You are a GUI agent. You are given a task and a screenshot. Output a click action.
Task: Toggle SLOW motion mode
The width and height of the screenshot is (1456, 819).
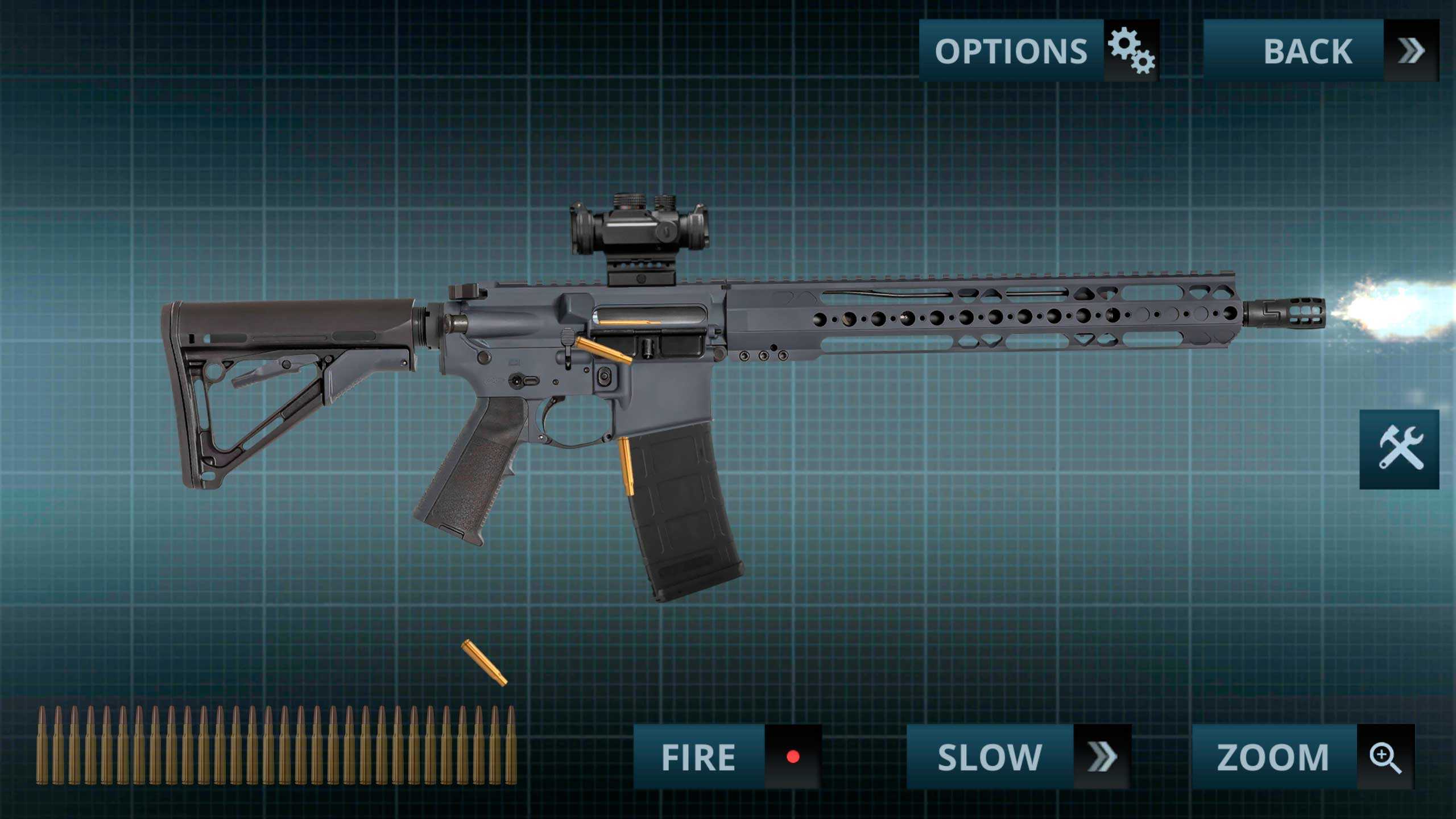(x=1018, y=756)
